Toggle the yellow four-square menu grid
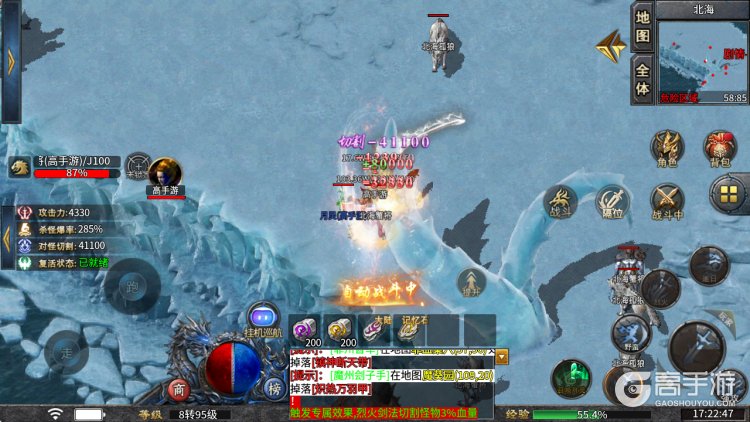This screenshot has width=750, height=422. 728,194
